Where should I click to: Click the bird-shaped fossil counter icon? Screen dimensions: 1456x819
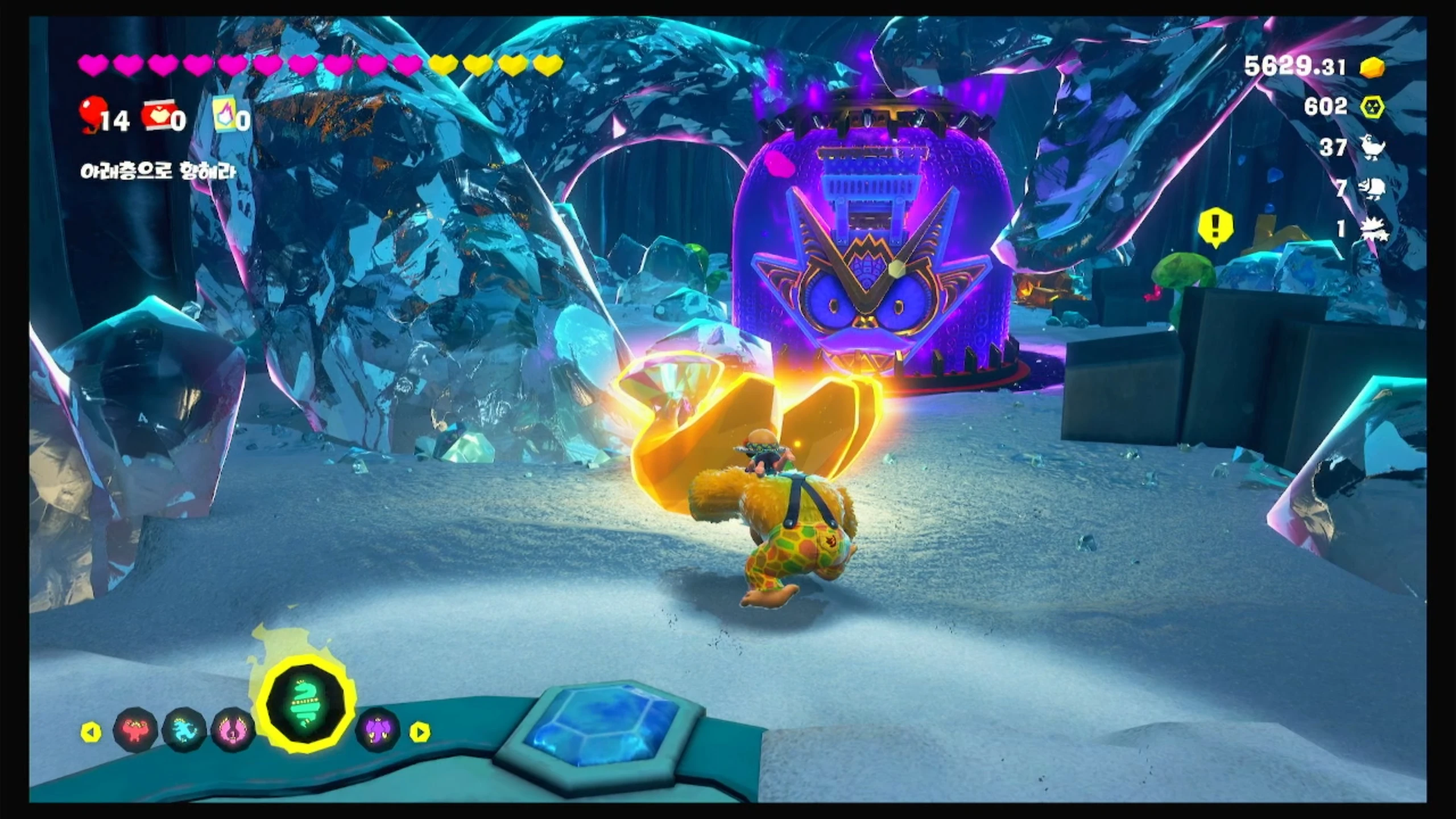(x=1373, y=147)
